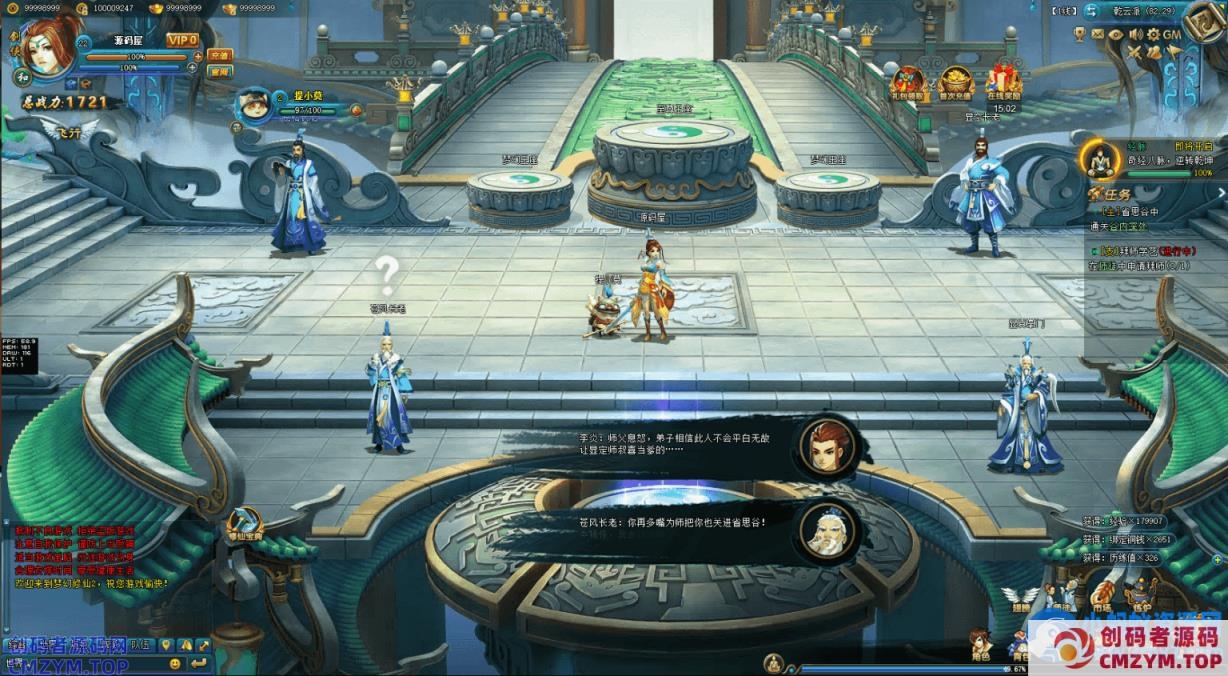Viewport: 1228px width, 676px height.
Task: Click the emoji smiley button in chat
Action: pos(175,663)
